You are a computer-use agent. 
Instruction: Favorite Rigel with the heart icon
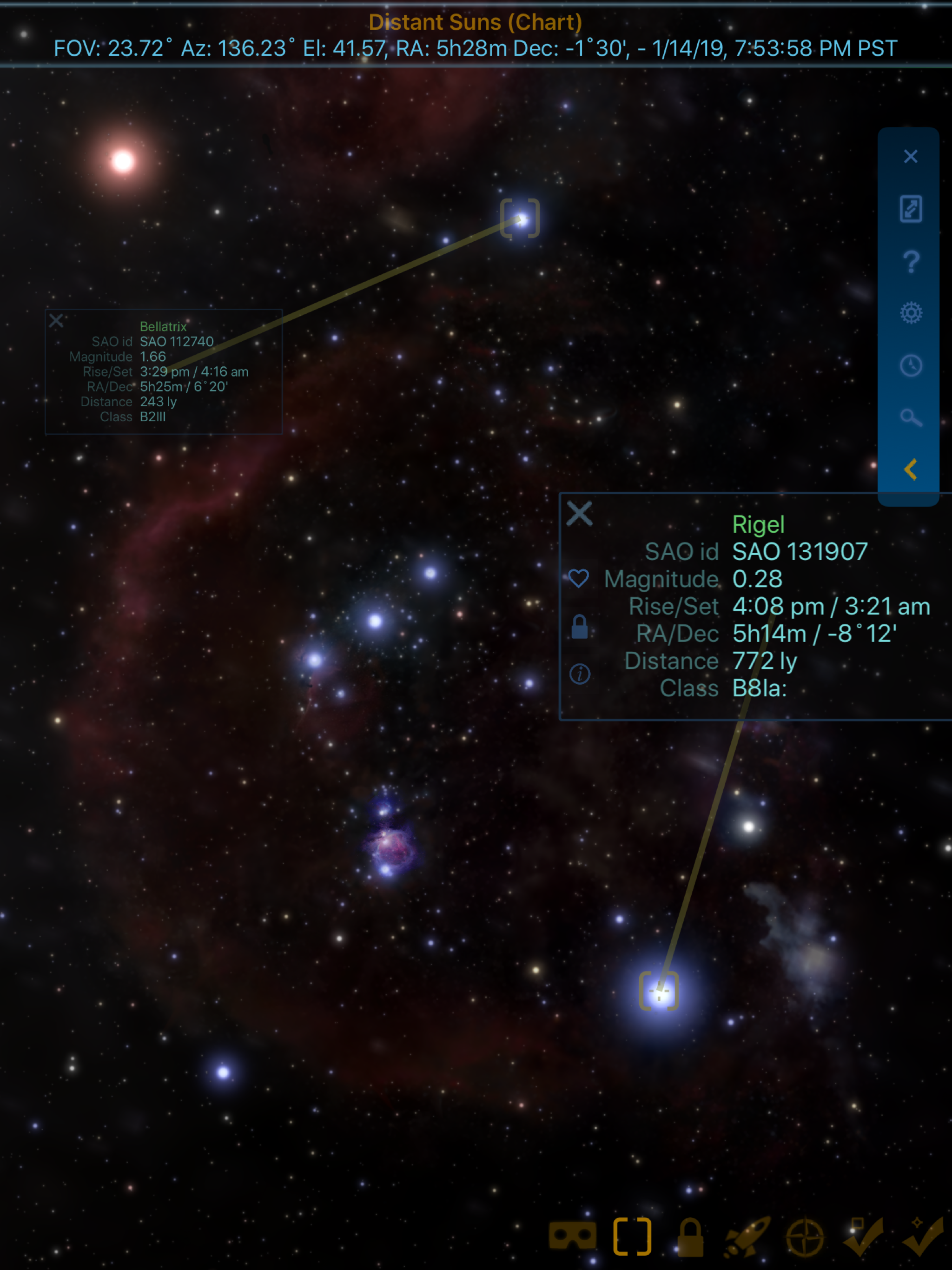pyautogui.click(x=579, y=579)
